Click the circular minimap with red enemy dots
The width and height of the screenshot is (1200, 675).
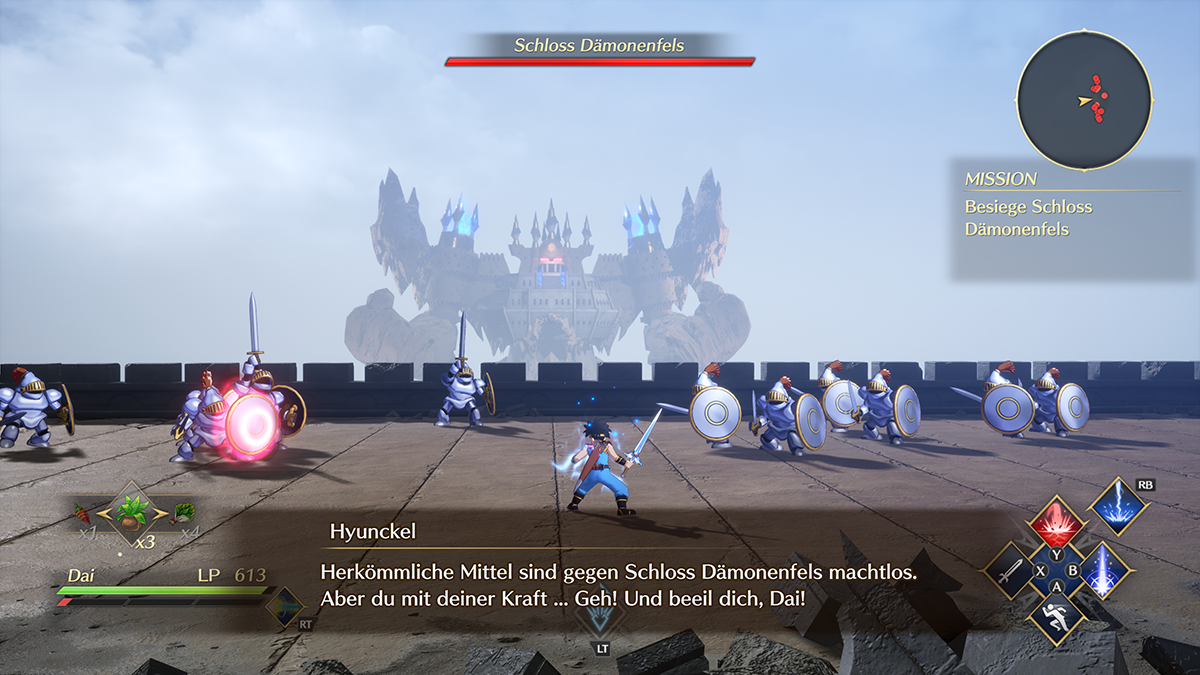click(x=1084, y=100)
